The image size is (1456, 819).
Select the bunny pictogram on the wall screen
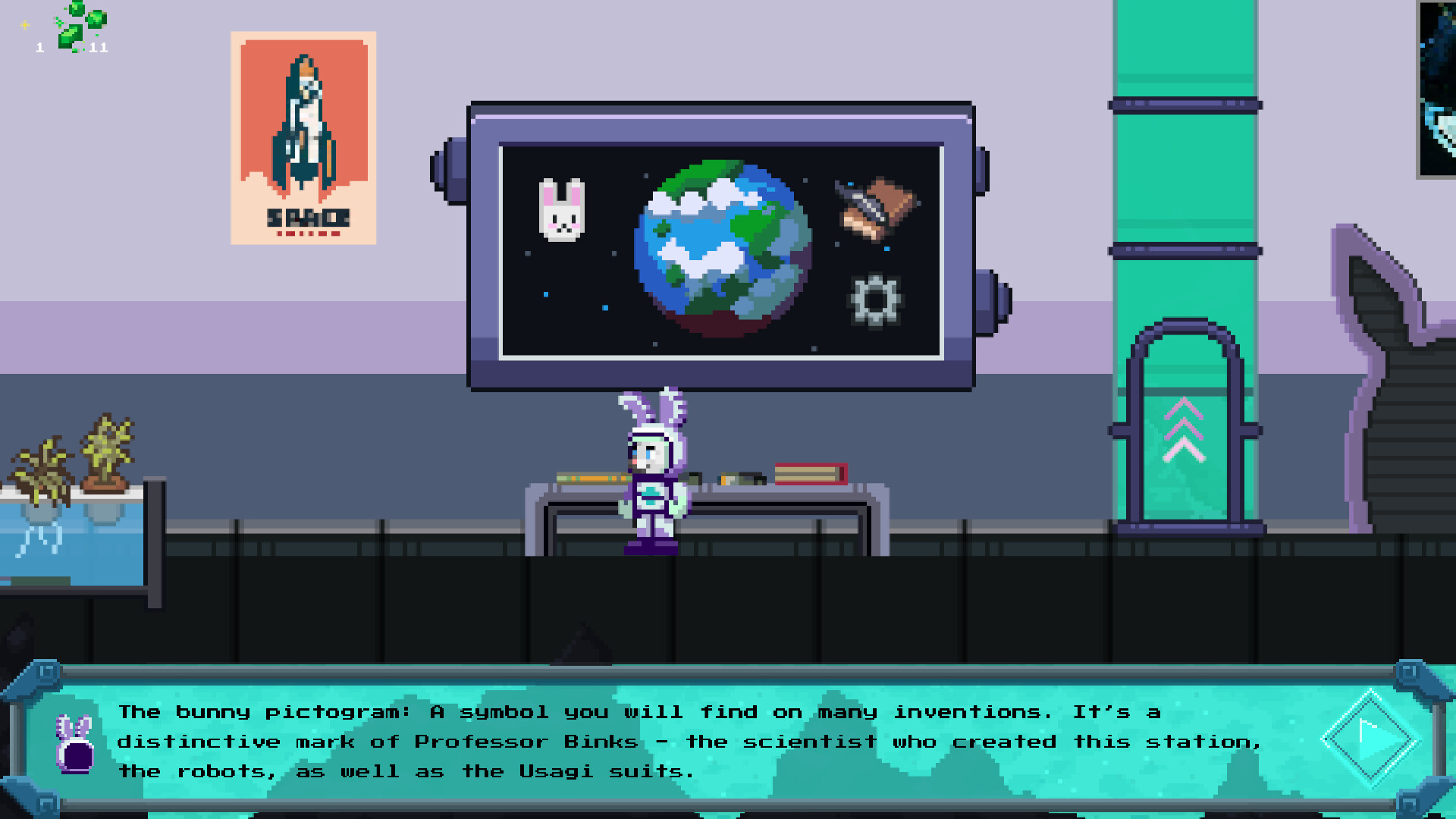point(561,209)
